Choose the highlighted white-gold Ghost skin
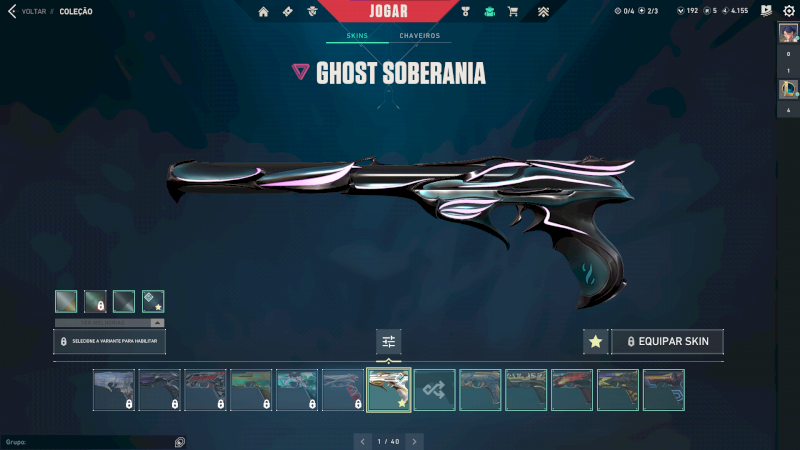Viewport: 800px width, 450px height. 389,390
